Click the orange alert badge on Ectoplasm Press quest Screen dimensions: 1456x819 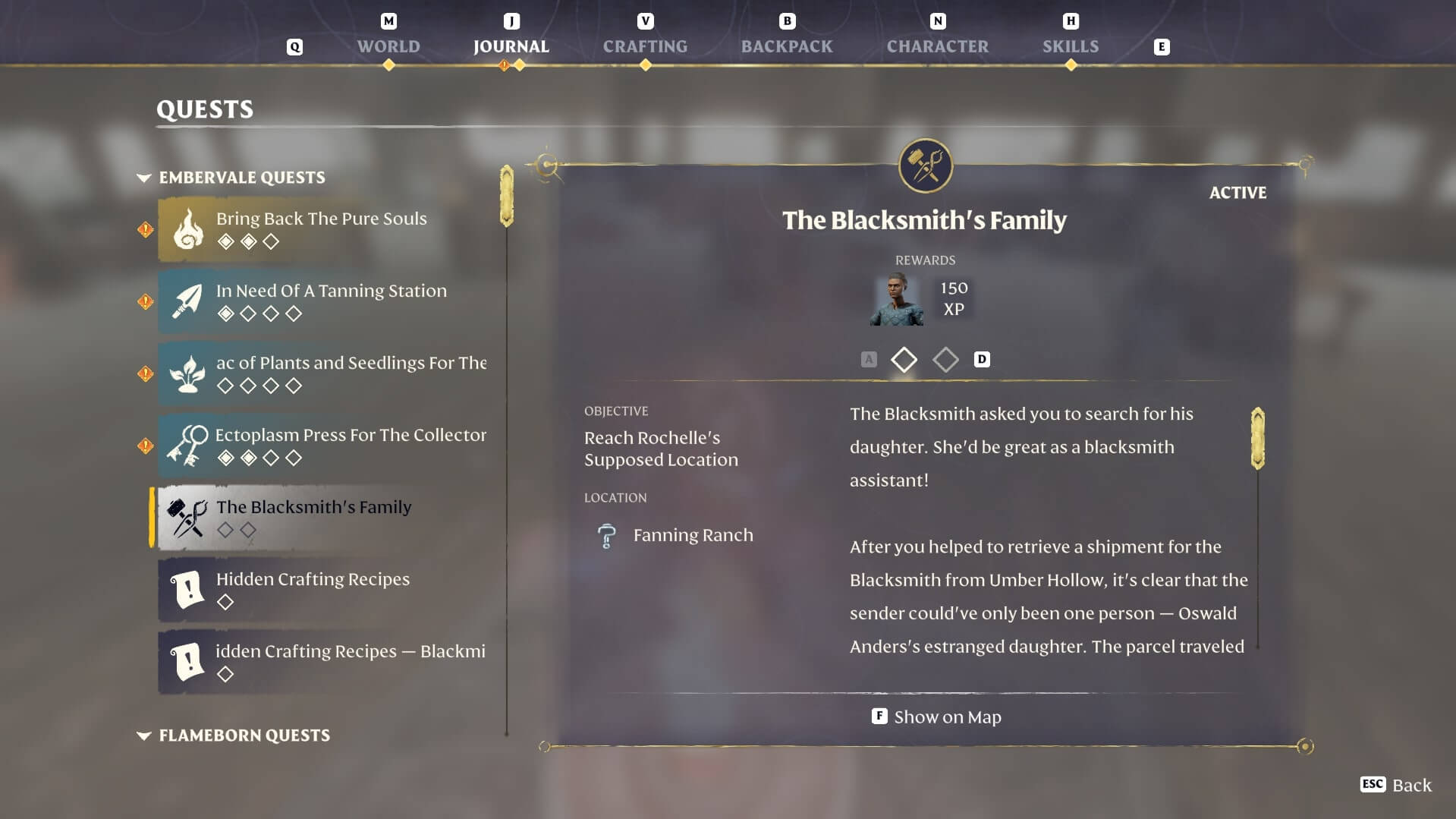click(145, 445)
